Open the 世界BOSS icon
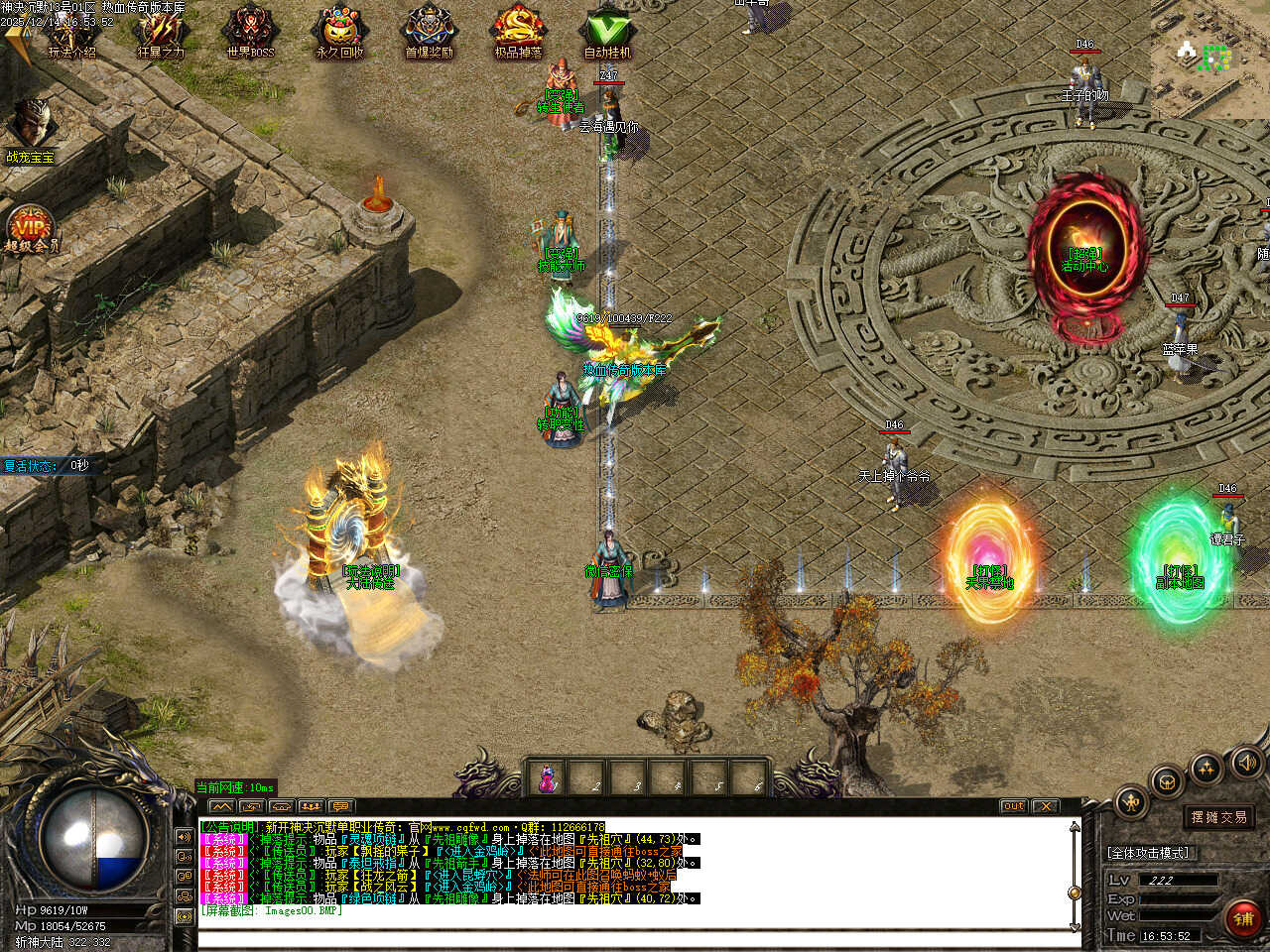Viewport: 1270px width, 952px height. pos(249,33)
